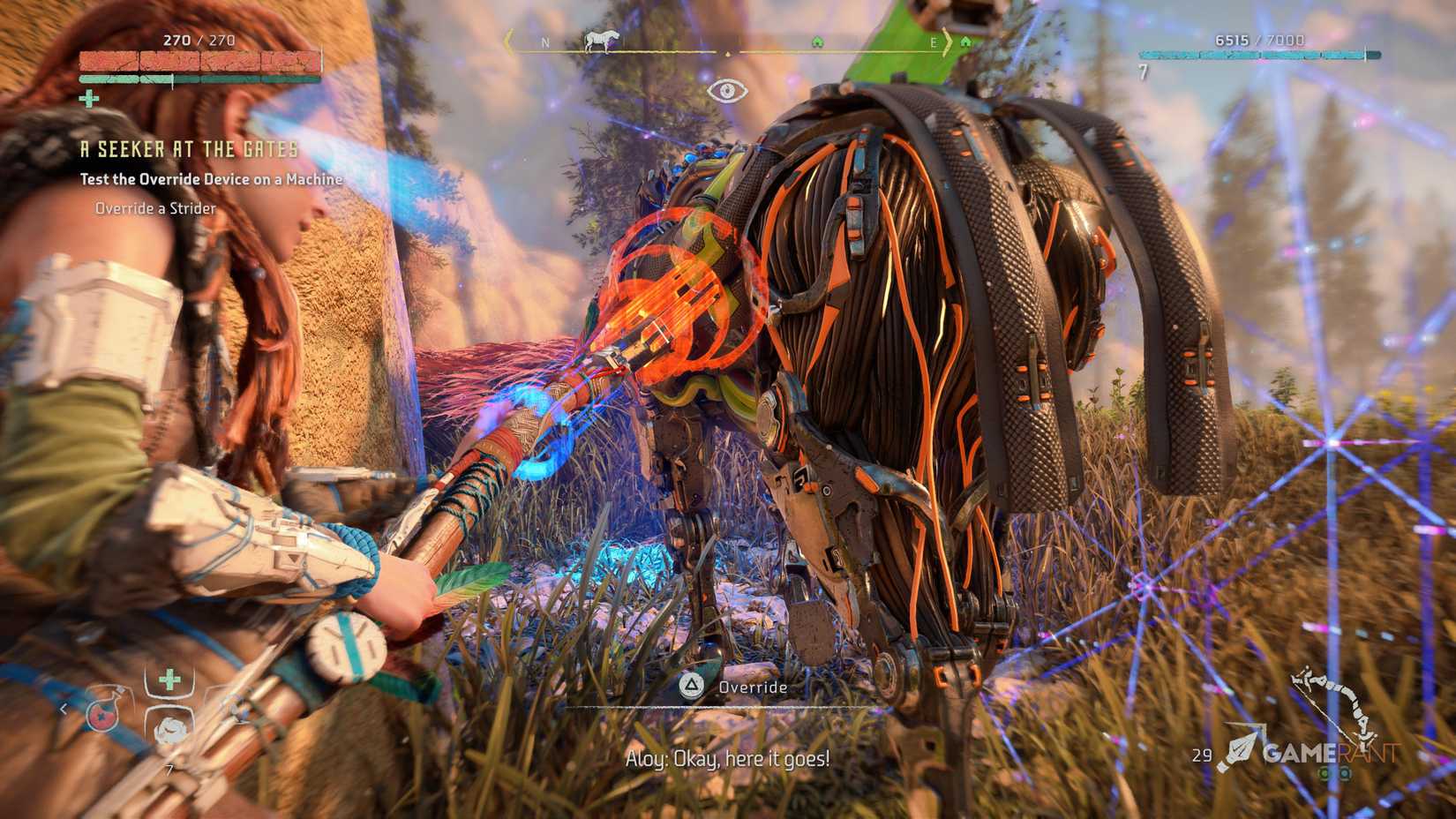This screenshot has width=1456, height=819.
Task: Click the Override a Strider sub-objective text
Action: pos(154,208)
